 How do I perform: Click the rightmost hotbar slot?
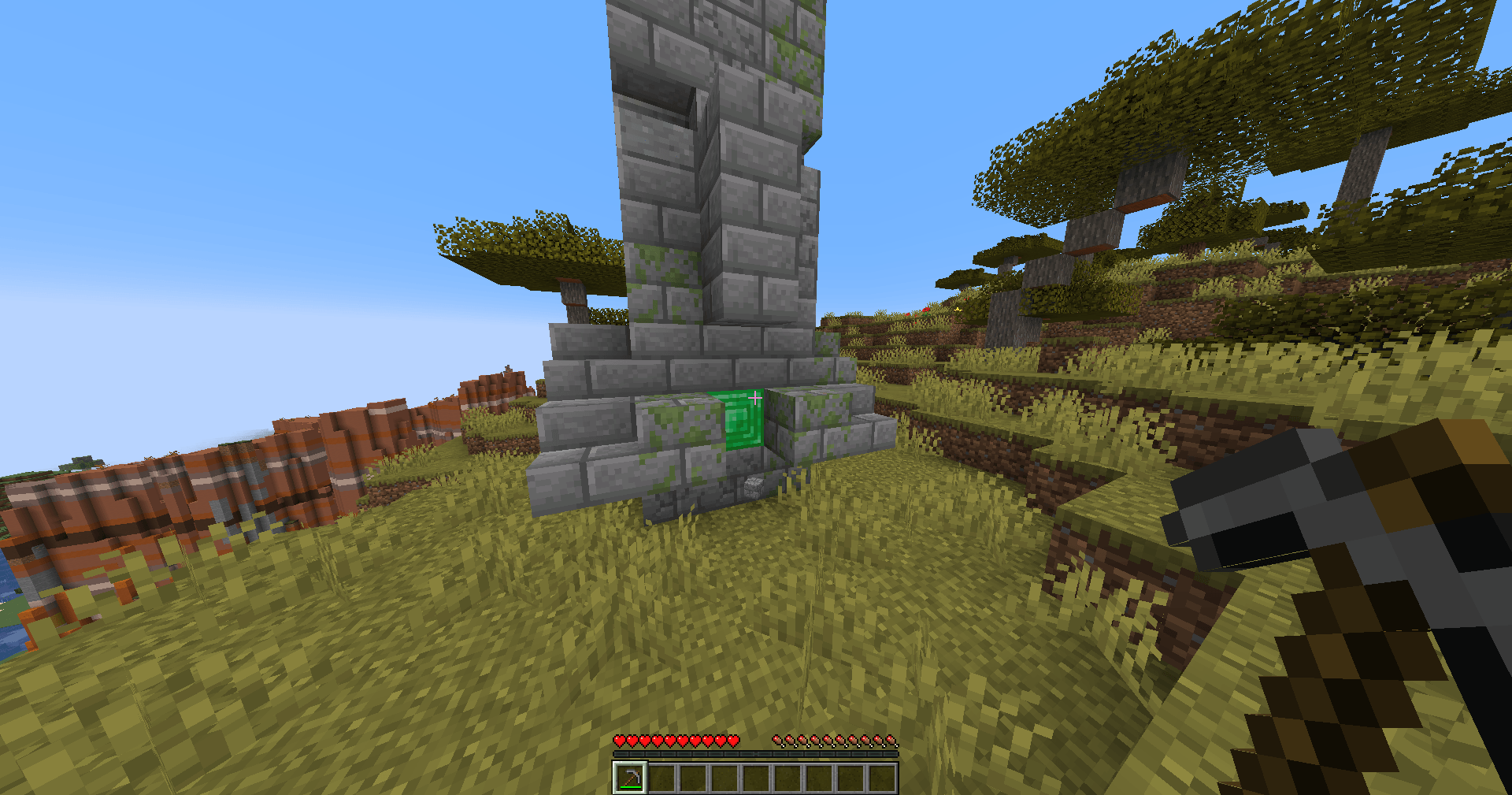click(x=882, y=779)
